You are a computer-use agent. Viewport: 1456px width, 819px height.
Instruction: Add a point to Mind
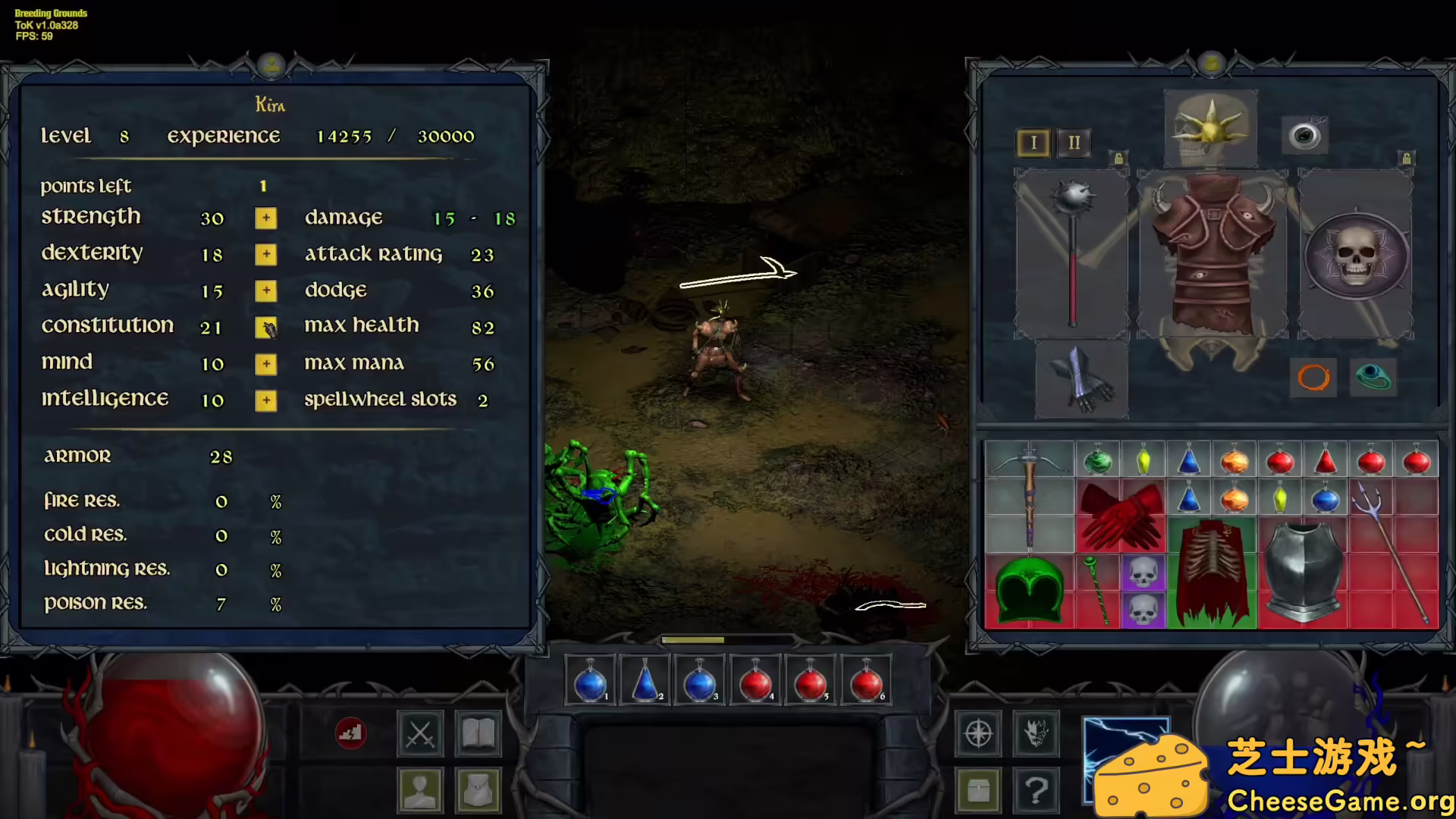point(265,364)
